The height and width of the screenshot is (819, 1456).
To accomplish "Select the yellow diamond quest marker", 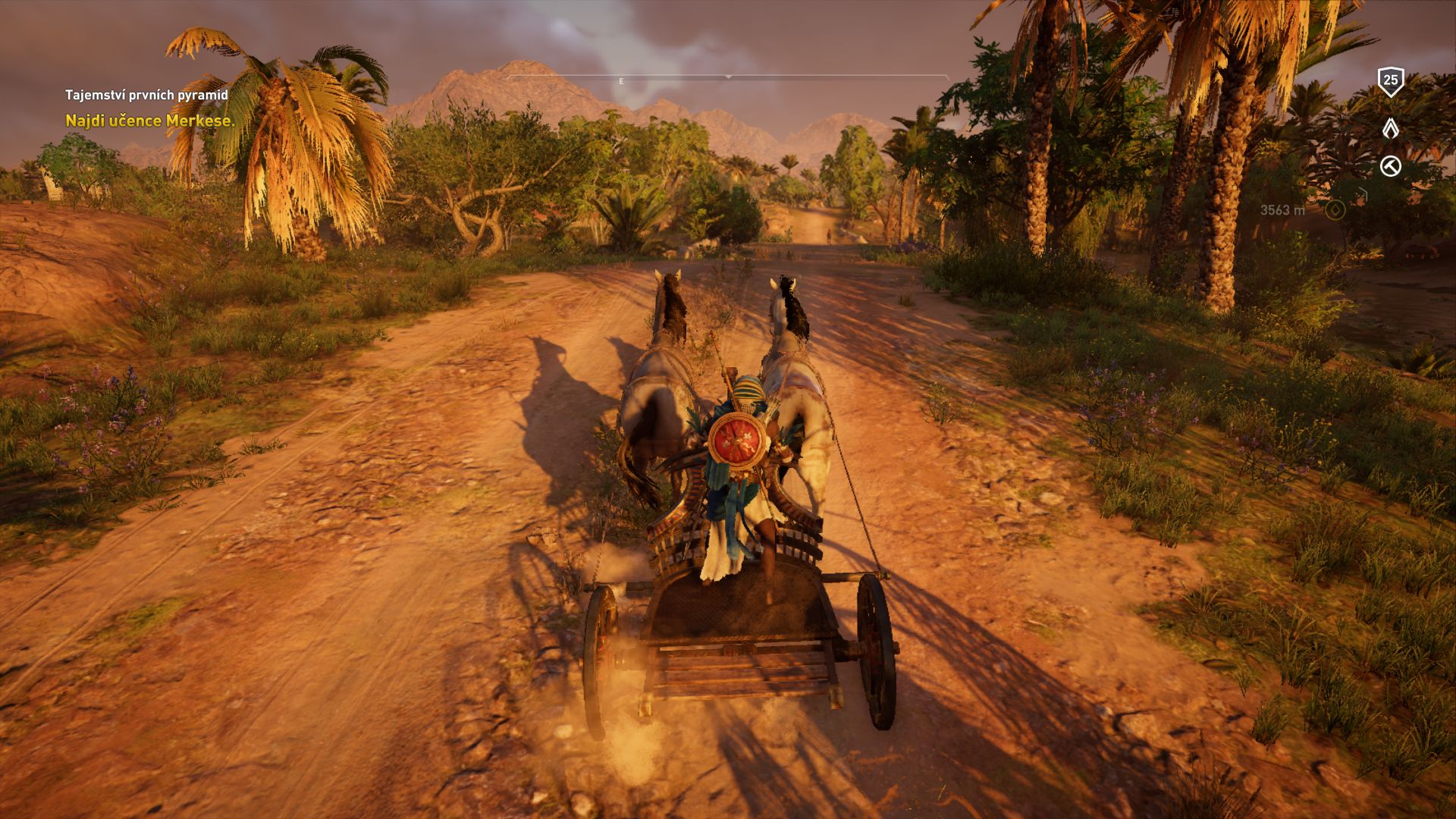I will pos(1335,209).
